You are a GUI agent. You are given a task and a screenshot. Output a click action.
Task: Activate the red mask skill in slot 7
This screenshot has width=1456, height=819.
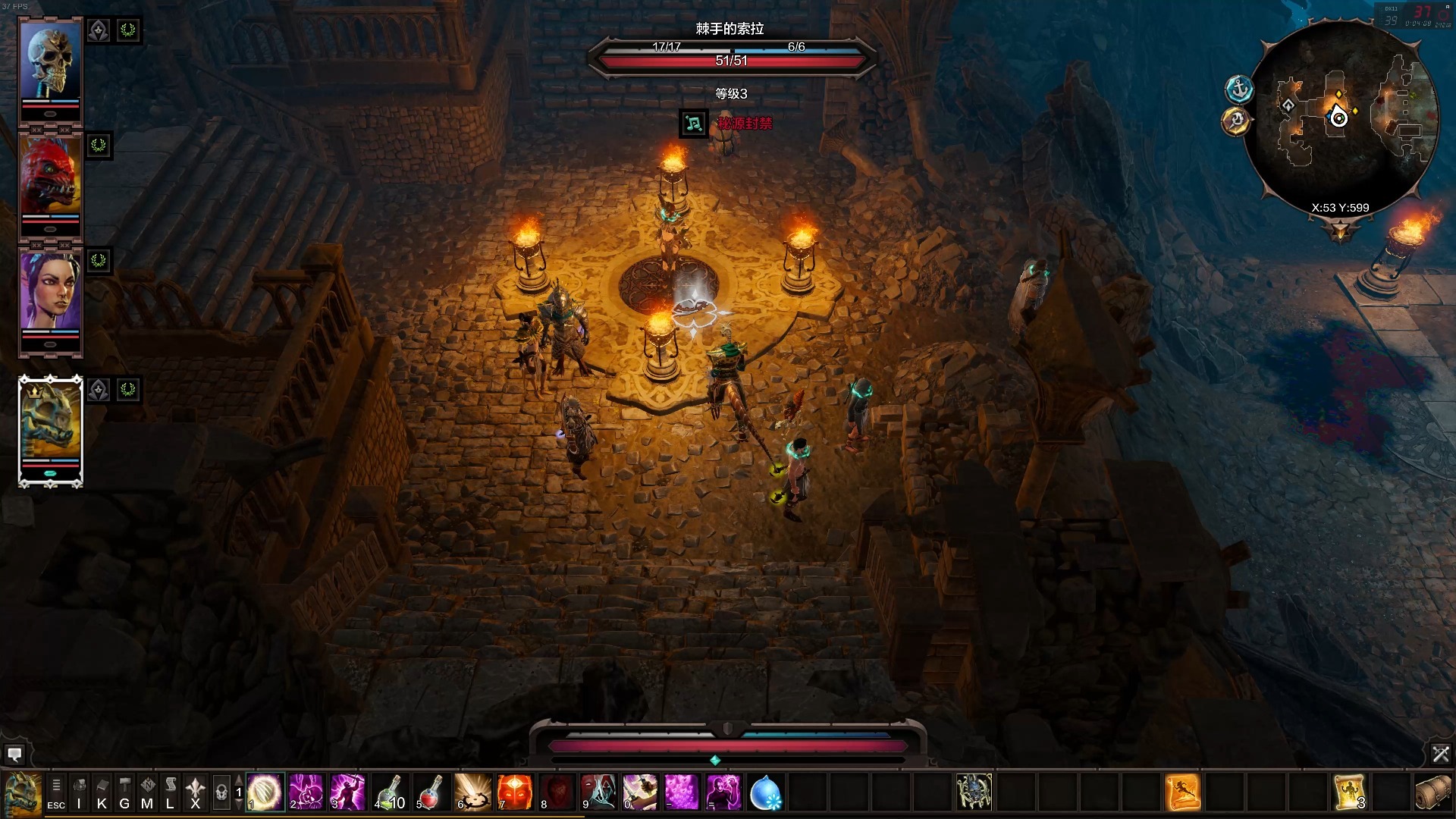pos(515,792)
